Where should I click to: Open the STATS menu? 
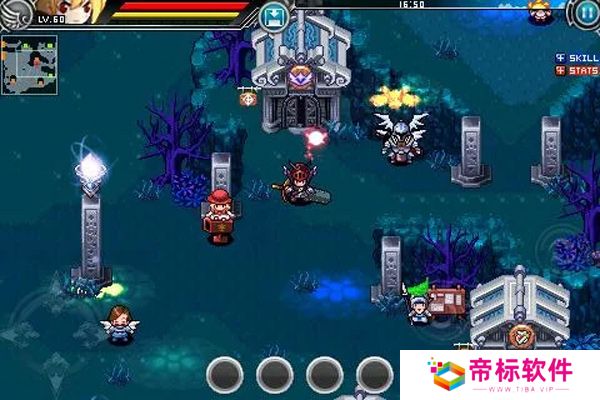(577, 71)
